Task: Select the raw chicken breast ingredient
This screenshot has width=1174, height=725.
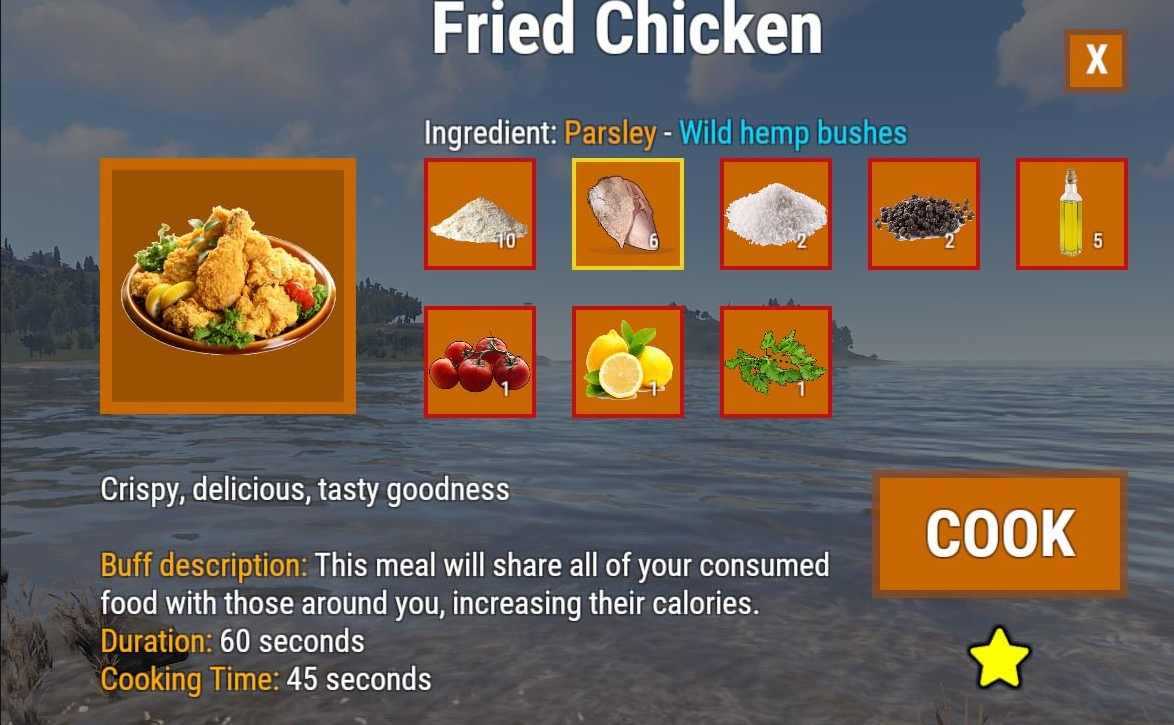Action: click(x=628, y=214)
